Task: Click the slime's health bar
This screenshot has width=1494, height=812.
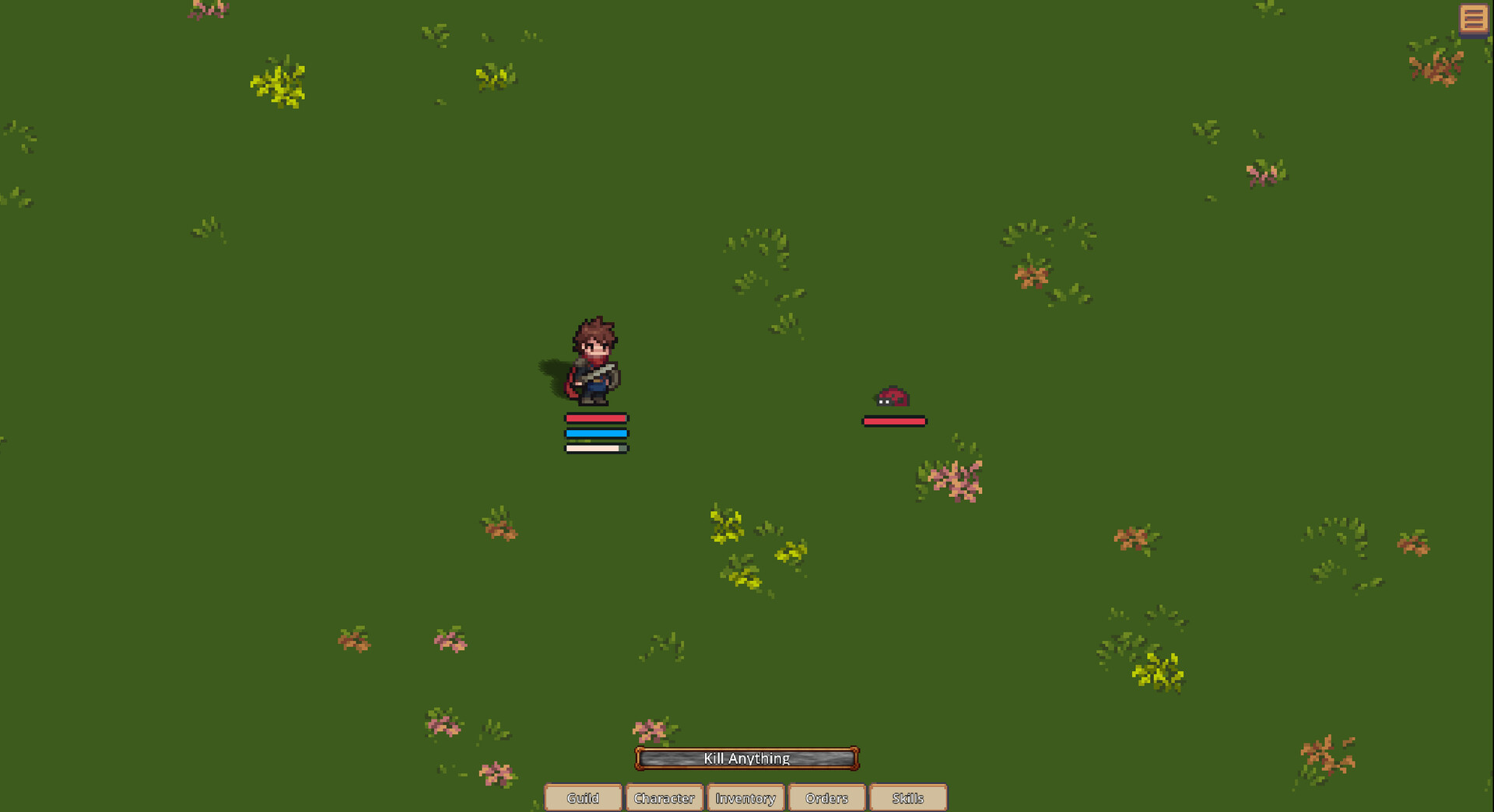Action: (x=895, y=421)
